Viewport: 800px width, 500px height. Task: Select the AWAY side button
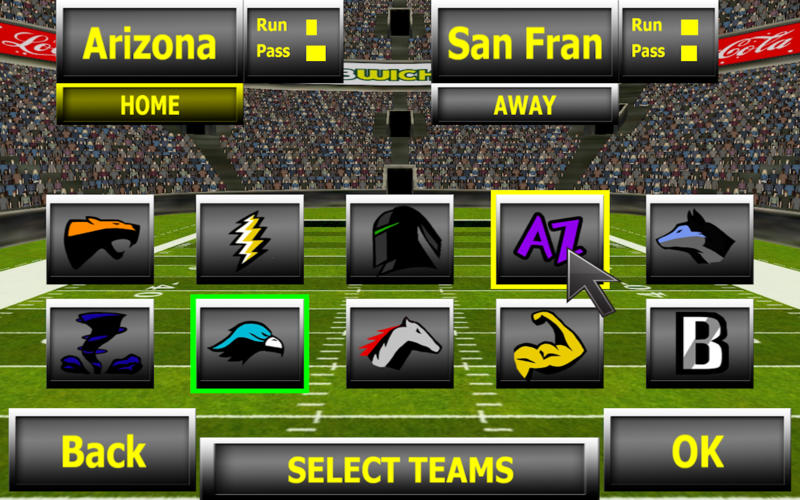point(524,105)
